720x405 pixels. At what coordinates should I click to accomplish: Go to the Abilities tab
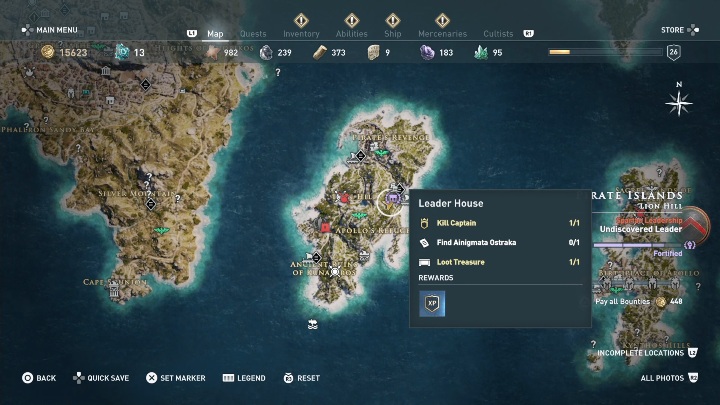tap(351, 34)
